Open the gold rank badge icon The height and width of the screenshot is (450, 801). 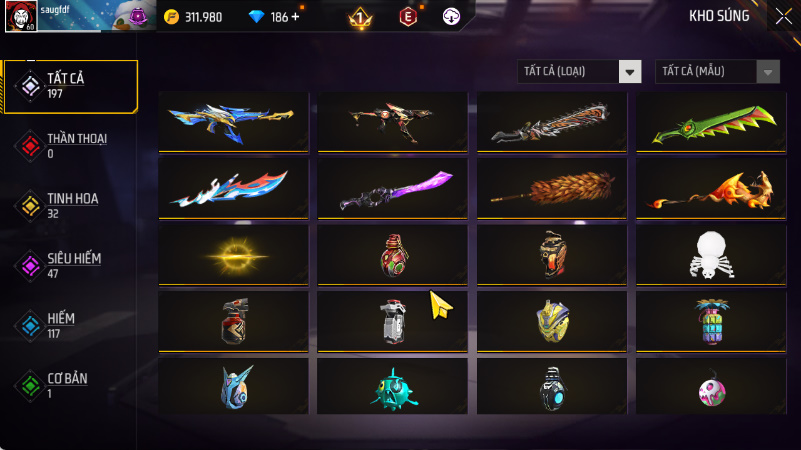tap(360, 17)
